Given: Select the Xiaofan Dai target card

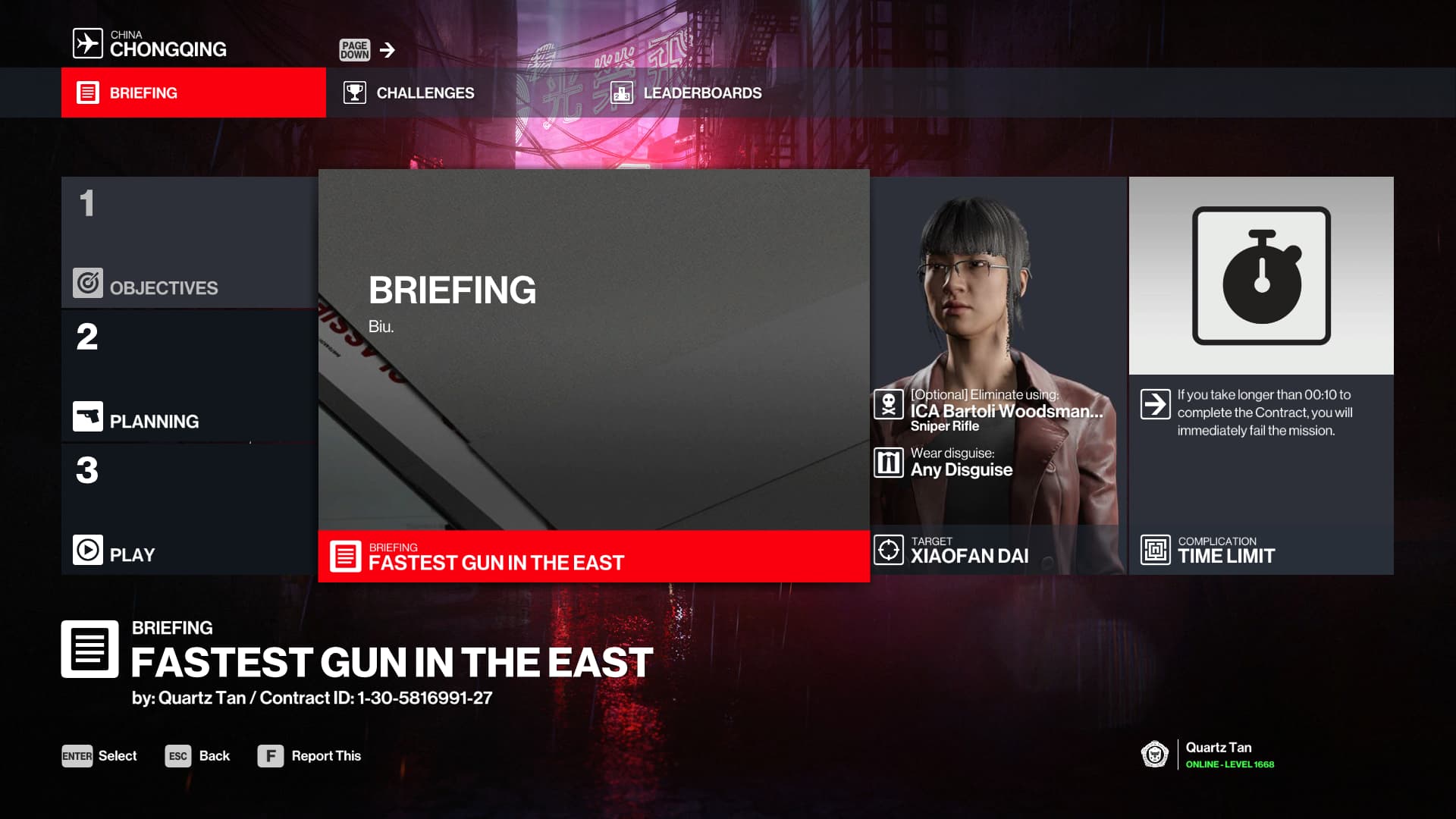Looking at the screenshot, I should [998, 375].
